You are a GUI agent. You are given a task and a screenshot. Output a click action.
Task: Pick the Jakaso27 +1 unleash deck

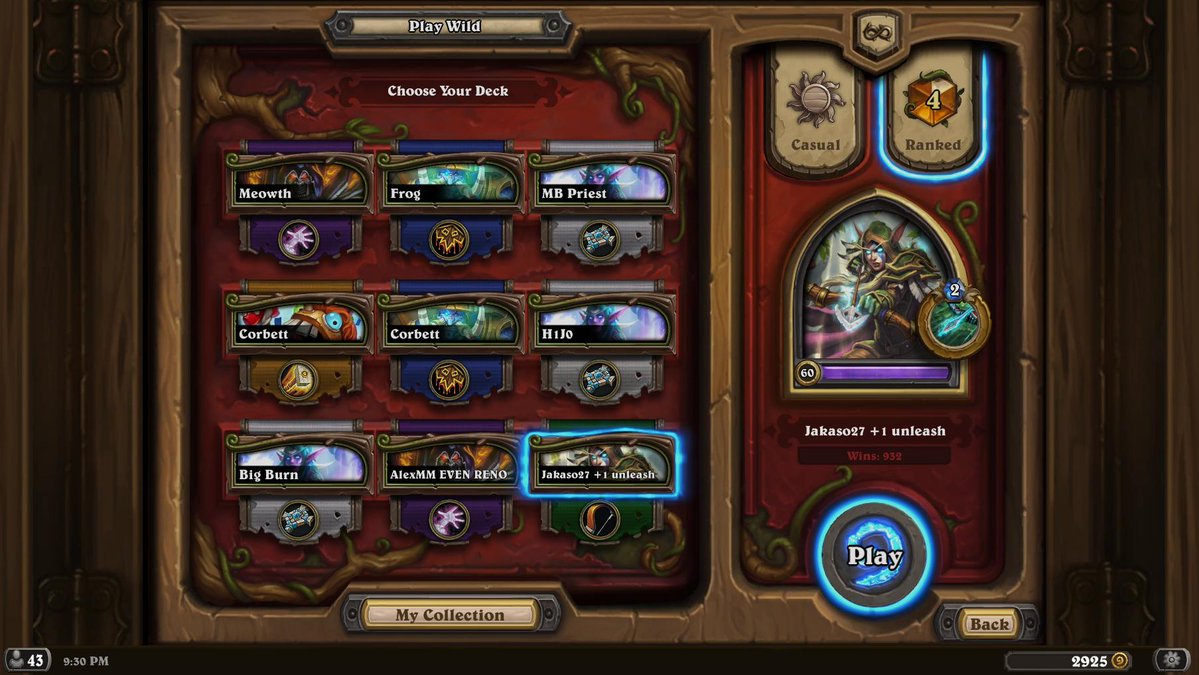coord(600,465)
